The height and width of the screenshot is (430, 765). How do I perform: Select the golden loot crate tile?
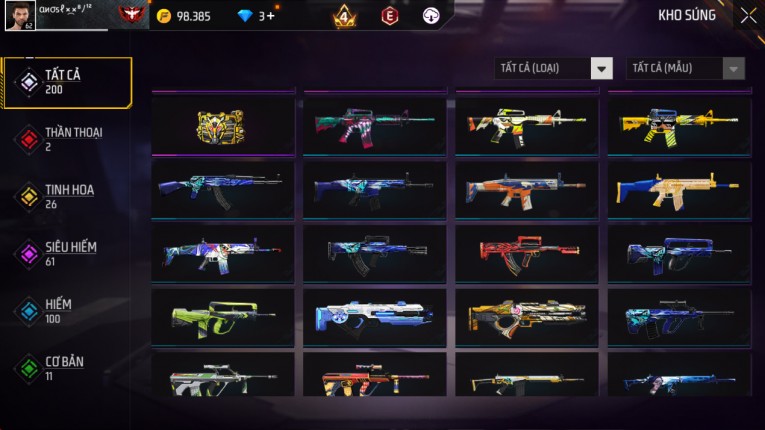[x=223, y=124]
